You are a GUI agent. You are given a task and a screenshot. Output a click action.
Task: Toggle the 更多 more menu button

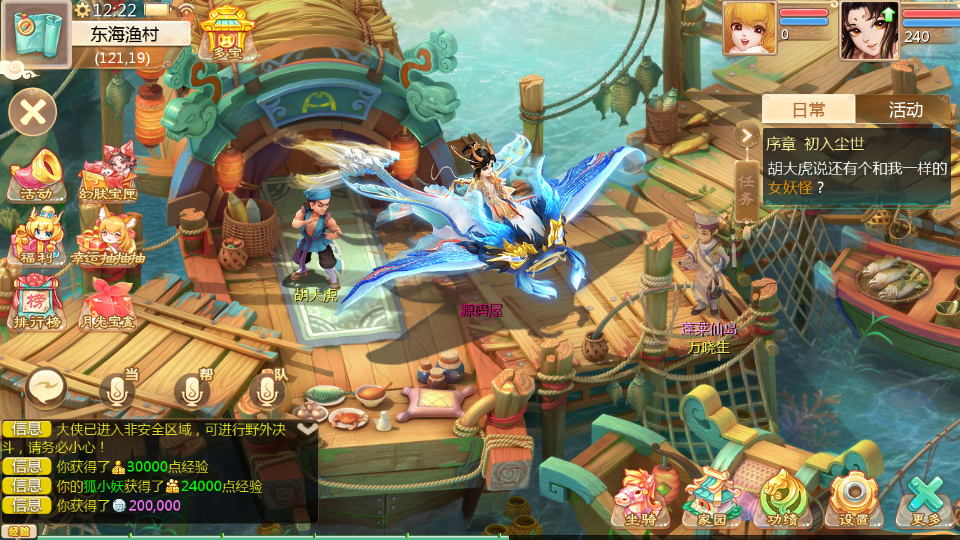[x=925, y=497]
